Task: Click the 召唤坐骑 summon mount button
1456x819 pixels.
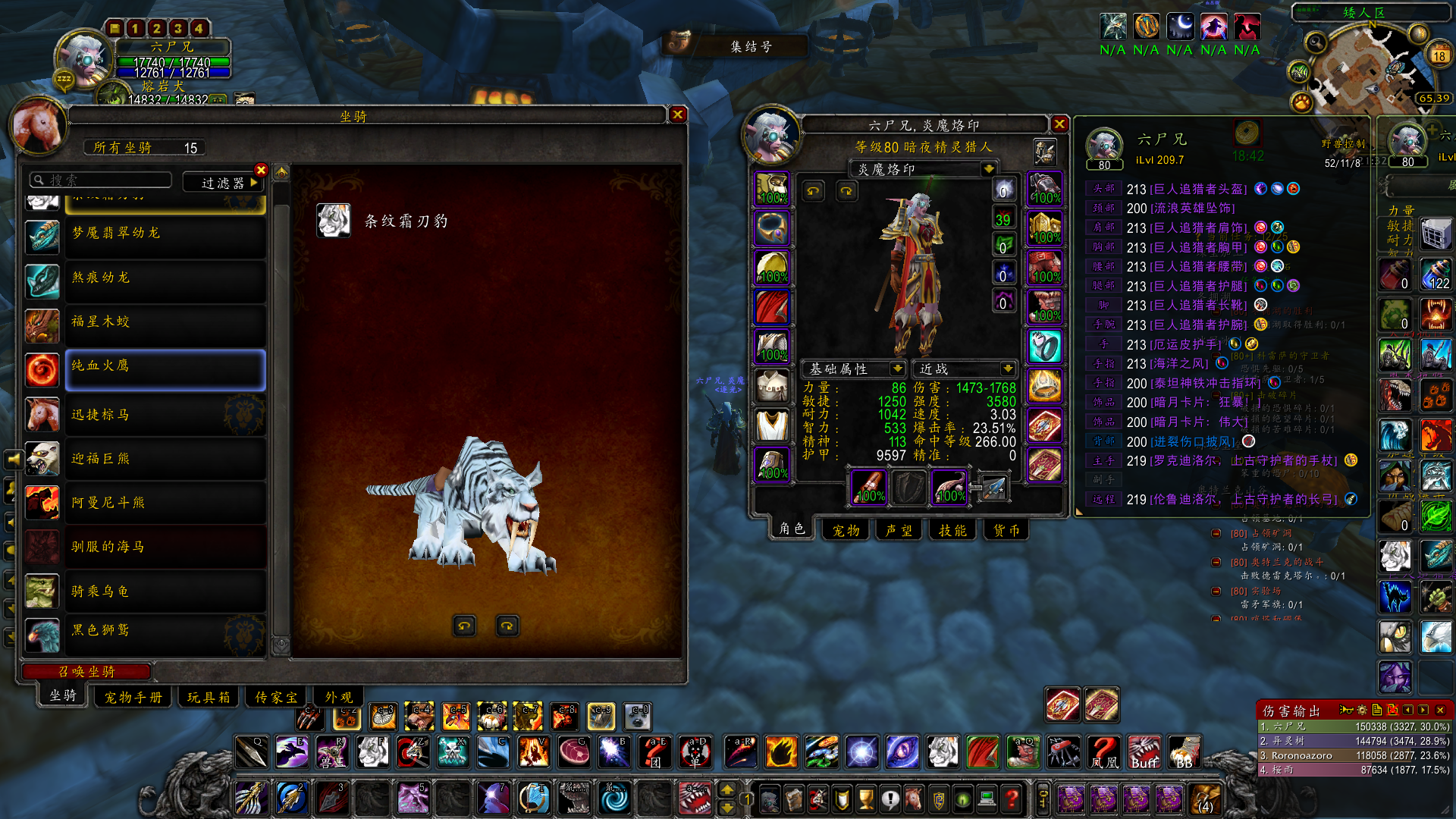Action: coord(86,671)
